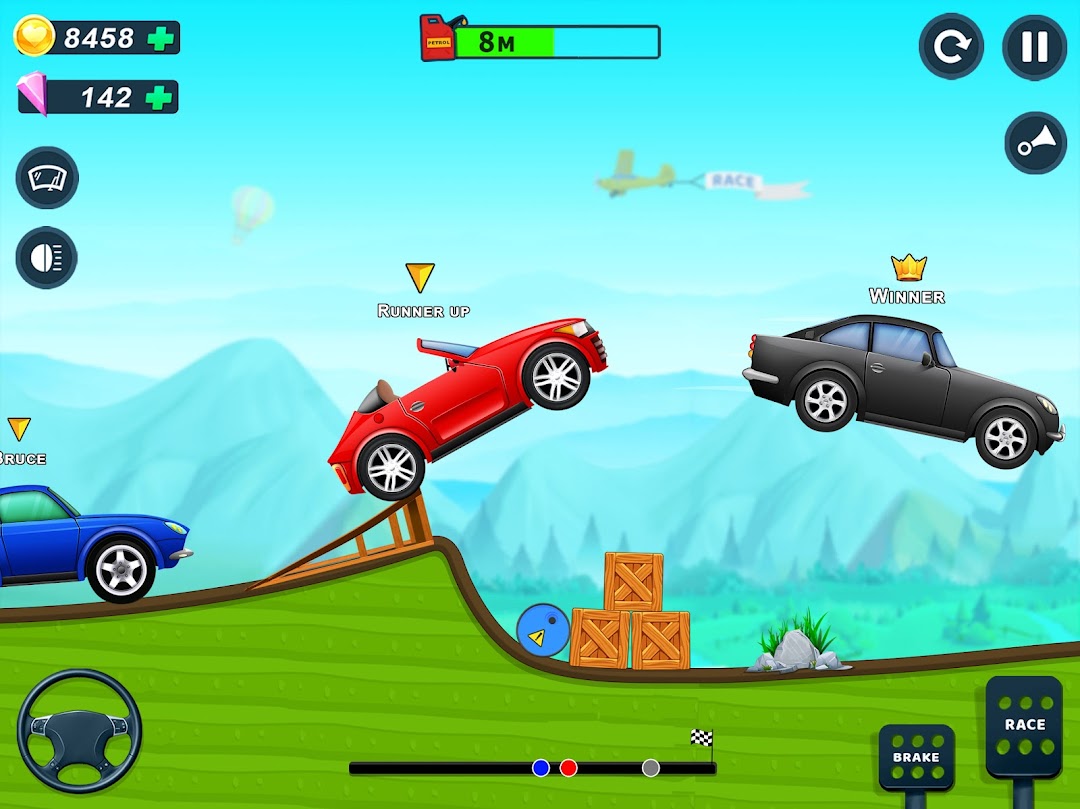
Task: Step on the RACE gas pedal
Action: point(1024,726)
